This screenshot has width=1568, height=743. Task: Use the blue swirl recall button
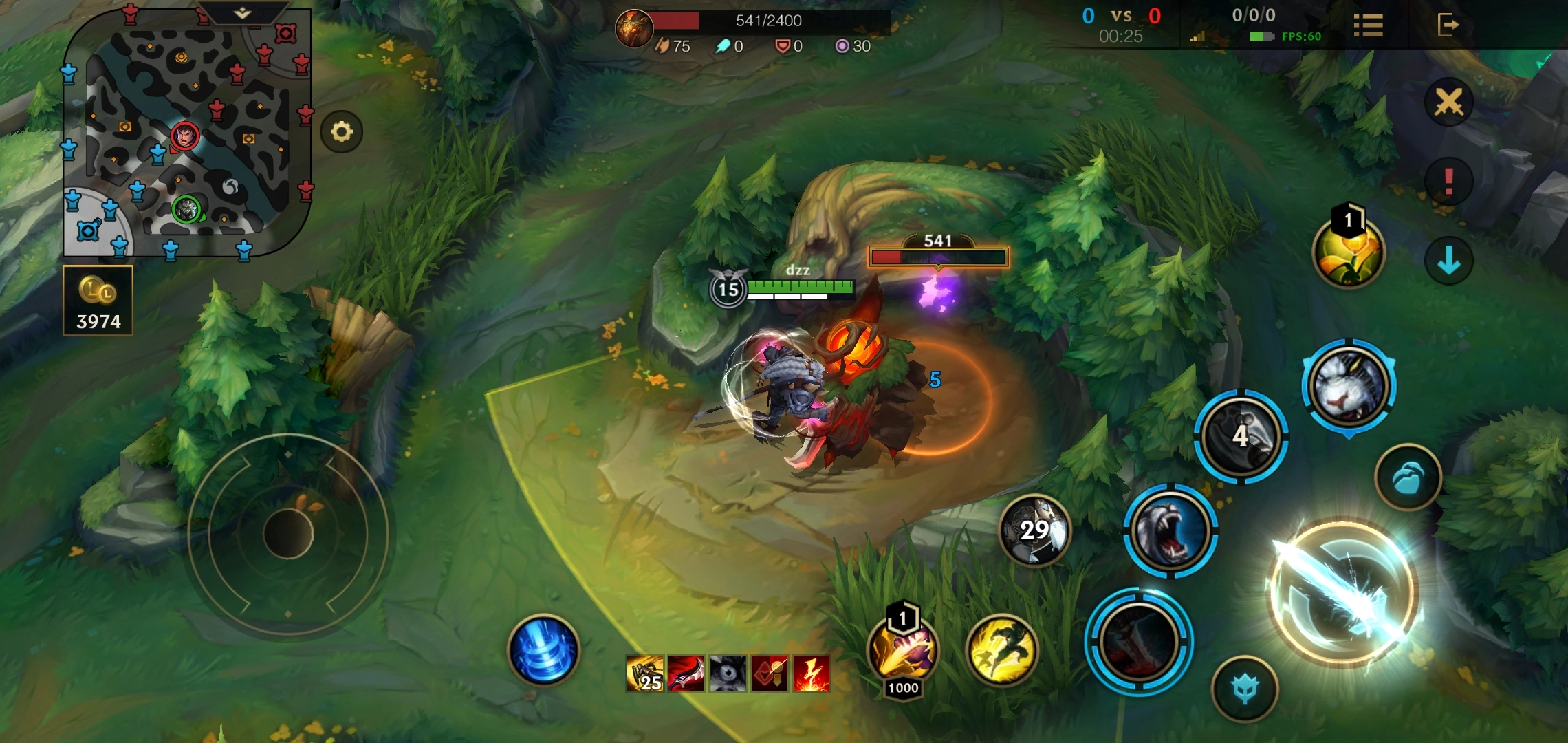click(543, 650)
